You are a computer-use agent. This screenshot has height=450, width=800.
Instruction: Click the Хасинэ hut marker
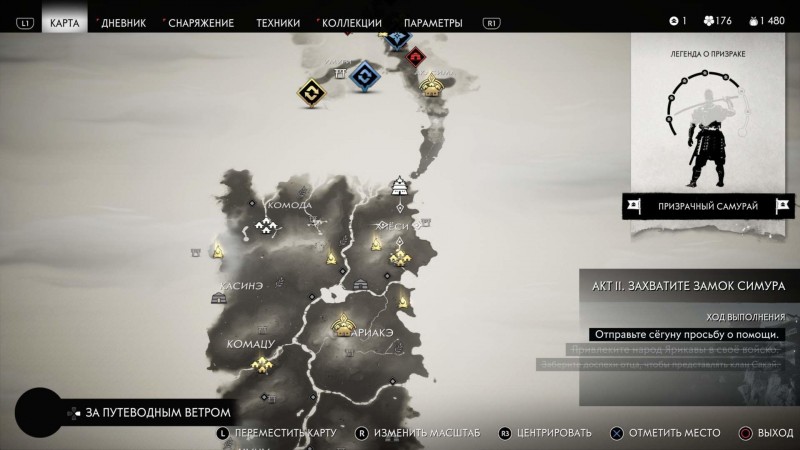(220, 297)
